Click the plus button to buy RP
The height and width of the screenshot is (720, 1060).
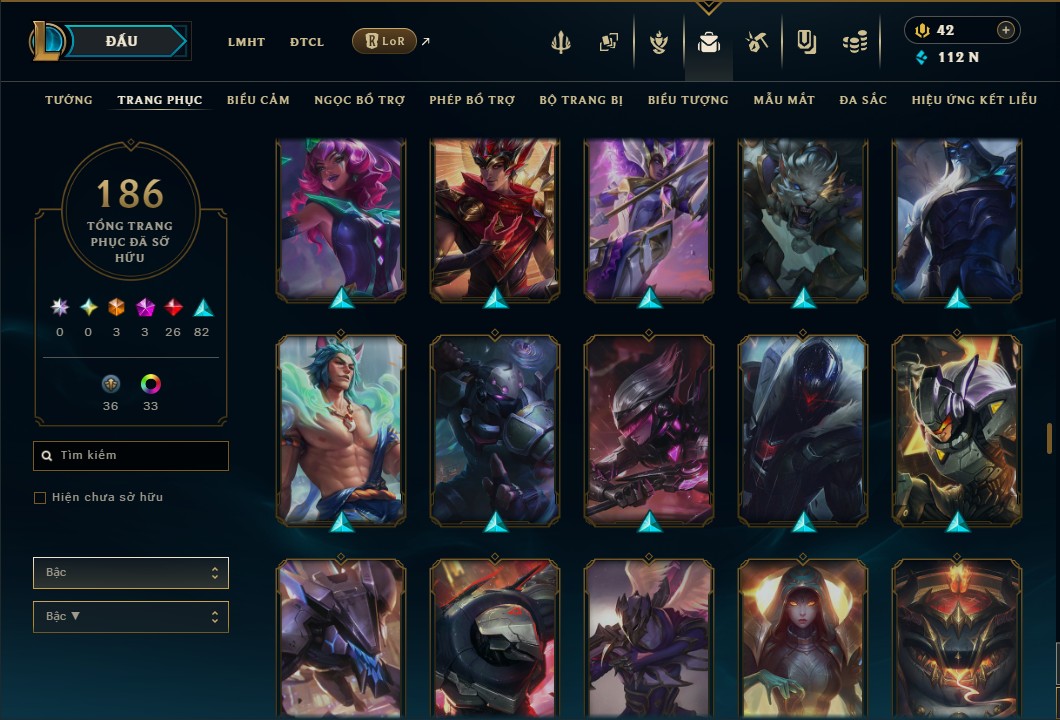(x=1005, y=30)
